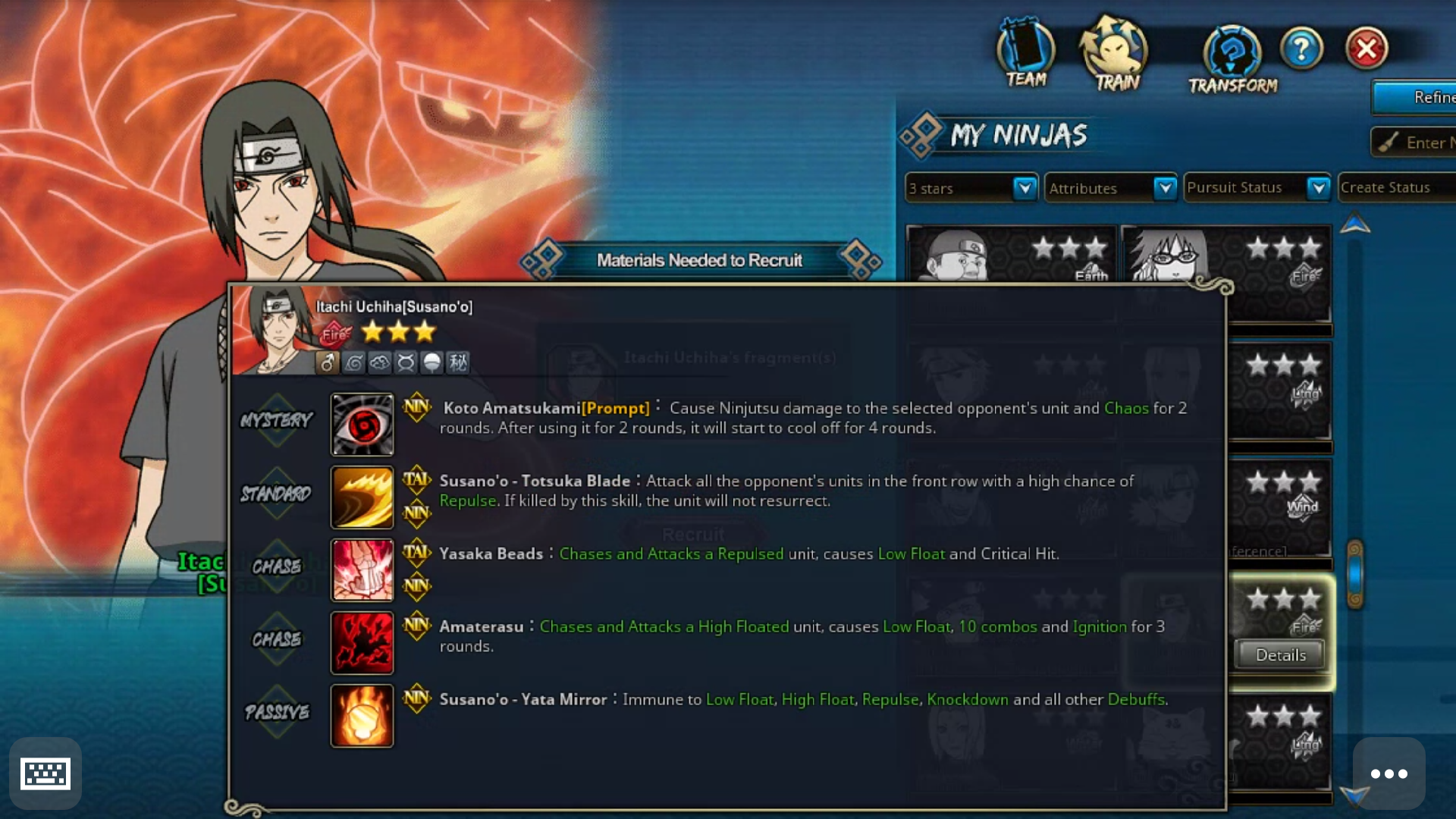
Task: Open the Create Status dropdown
Action: pos(1395,187)
